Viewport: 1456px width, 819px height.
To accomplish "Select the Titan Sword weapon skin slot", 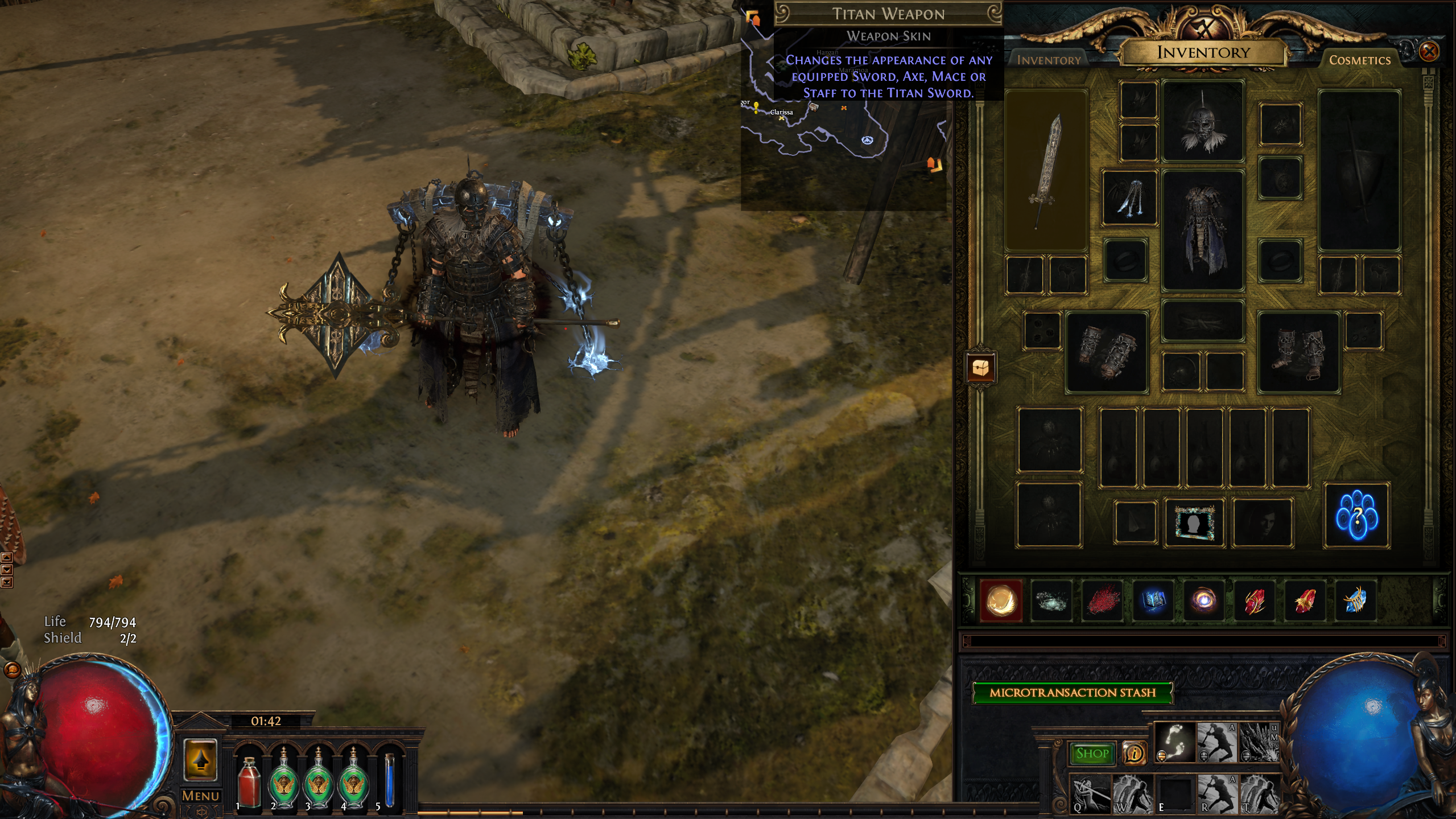I will click(x=1046, y=170).
